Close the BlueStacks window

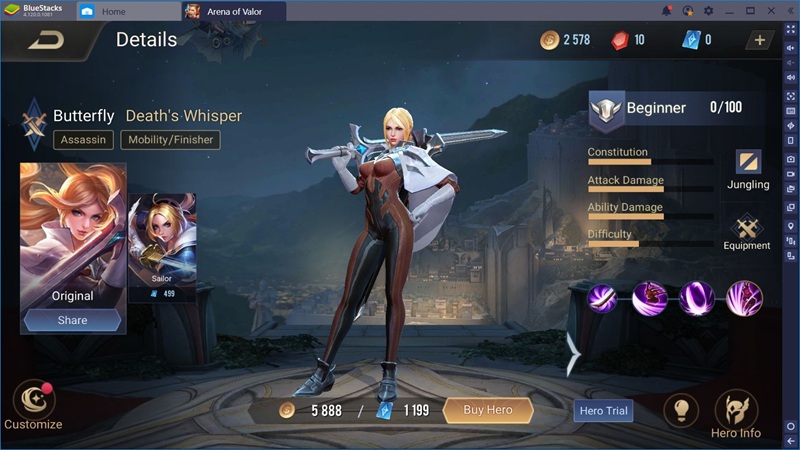[772, 11]
